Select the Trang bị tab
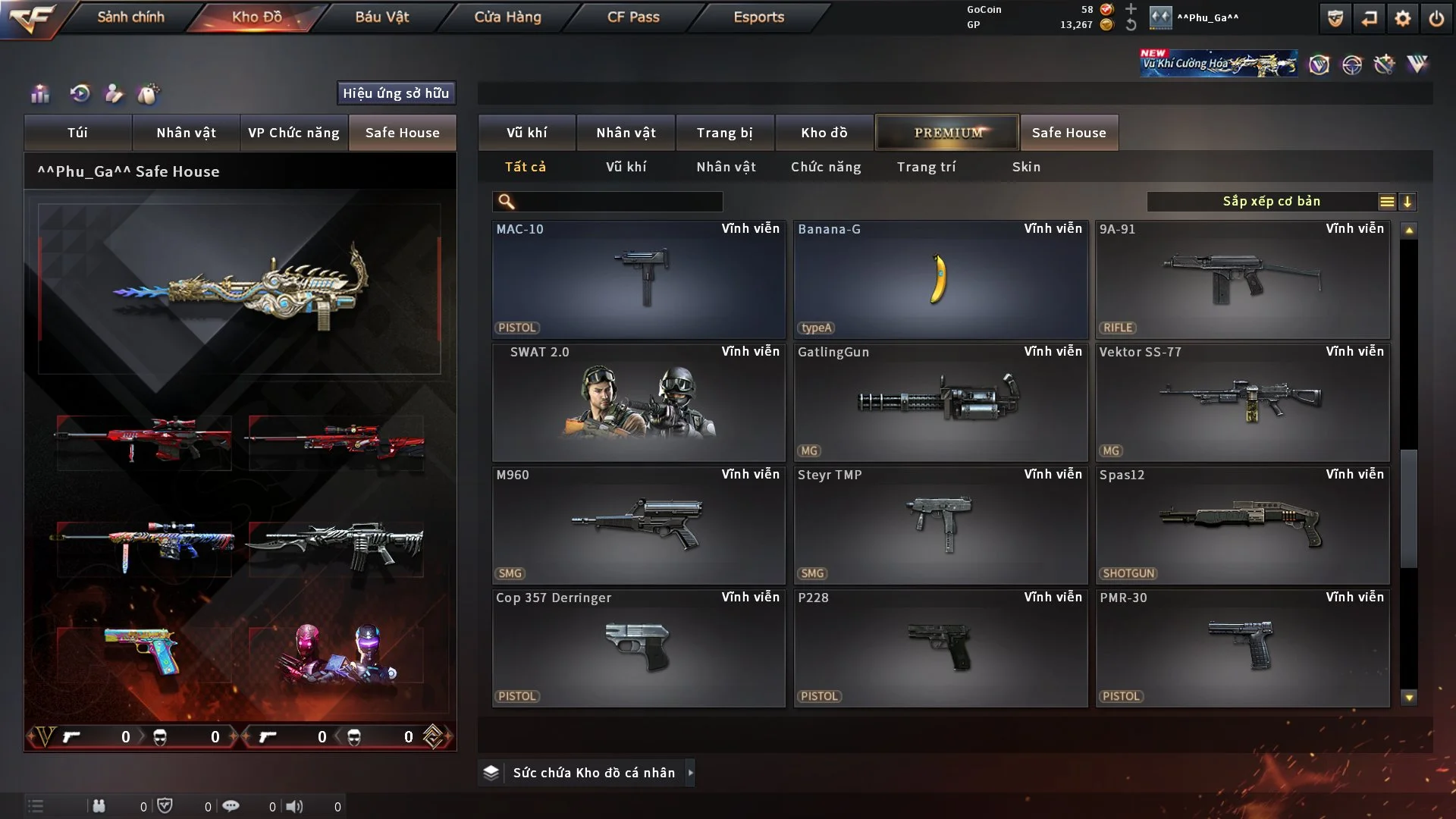The width and height of the screenshot is (1456, 819). [x=724, y=133]
